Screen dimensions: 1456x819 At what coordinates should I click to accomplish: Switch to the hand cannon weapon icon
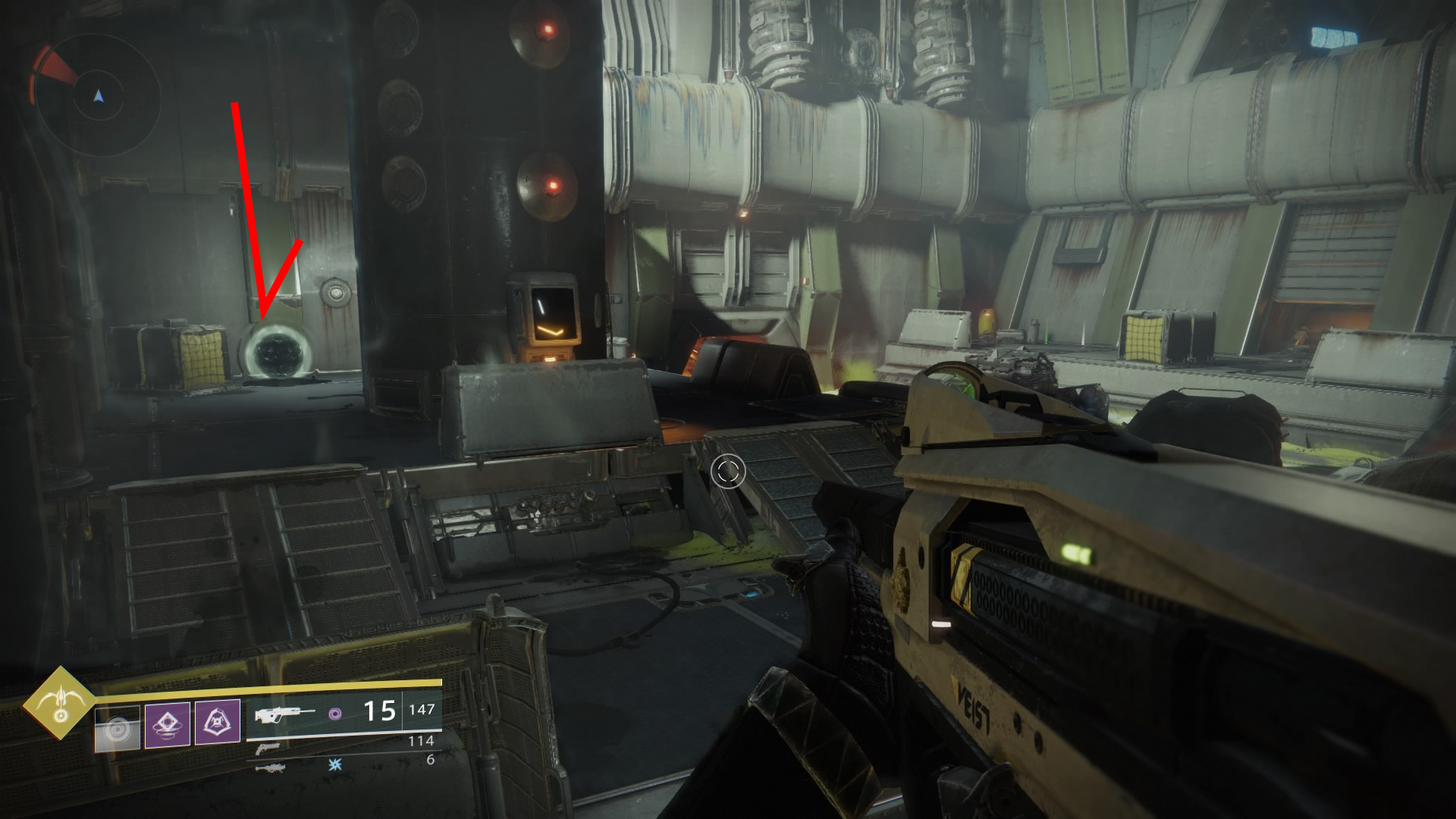pos(266,748)
